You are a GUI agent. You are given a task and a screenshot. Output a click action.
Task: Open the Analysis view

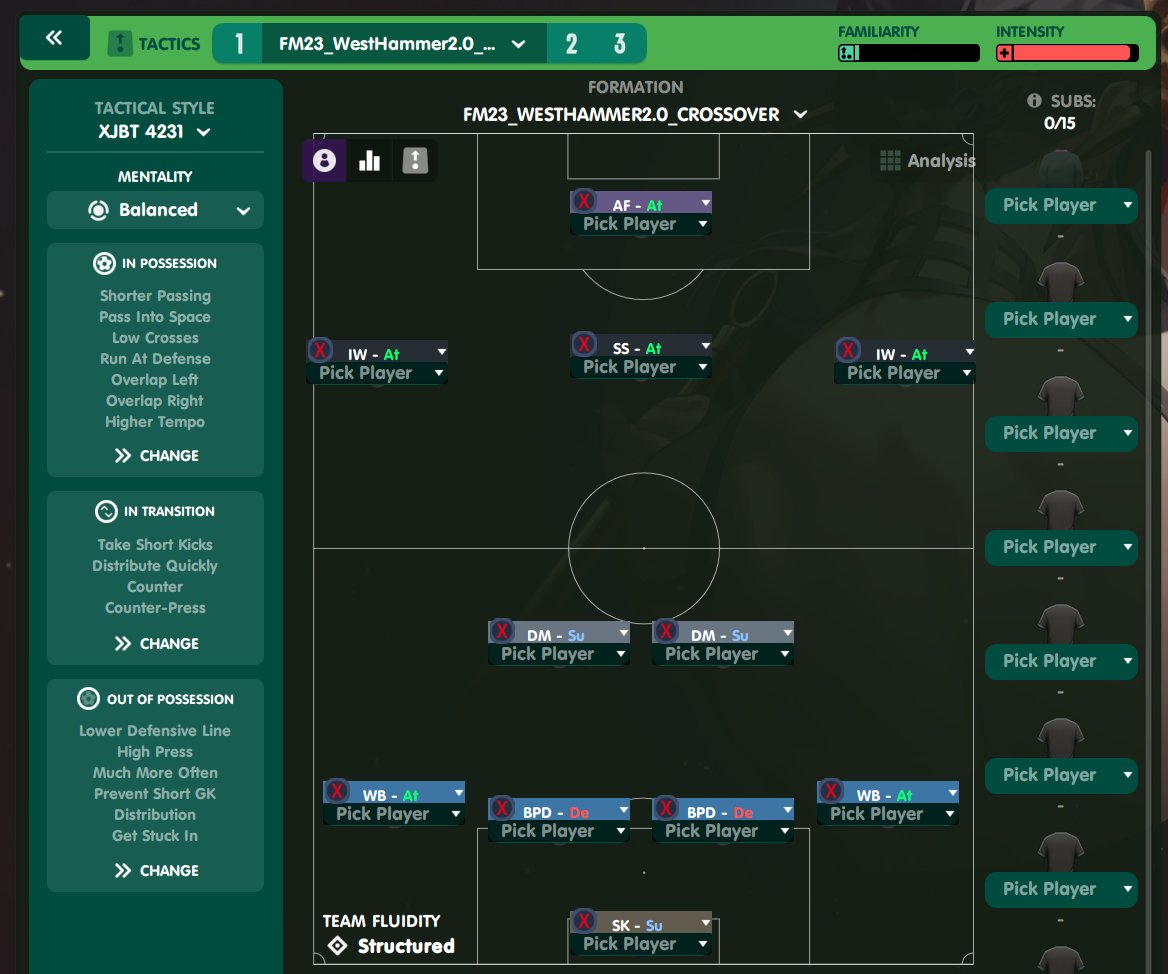[x=927, y=161]
